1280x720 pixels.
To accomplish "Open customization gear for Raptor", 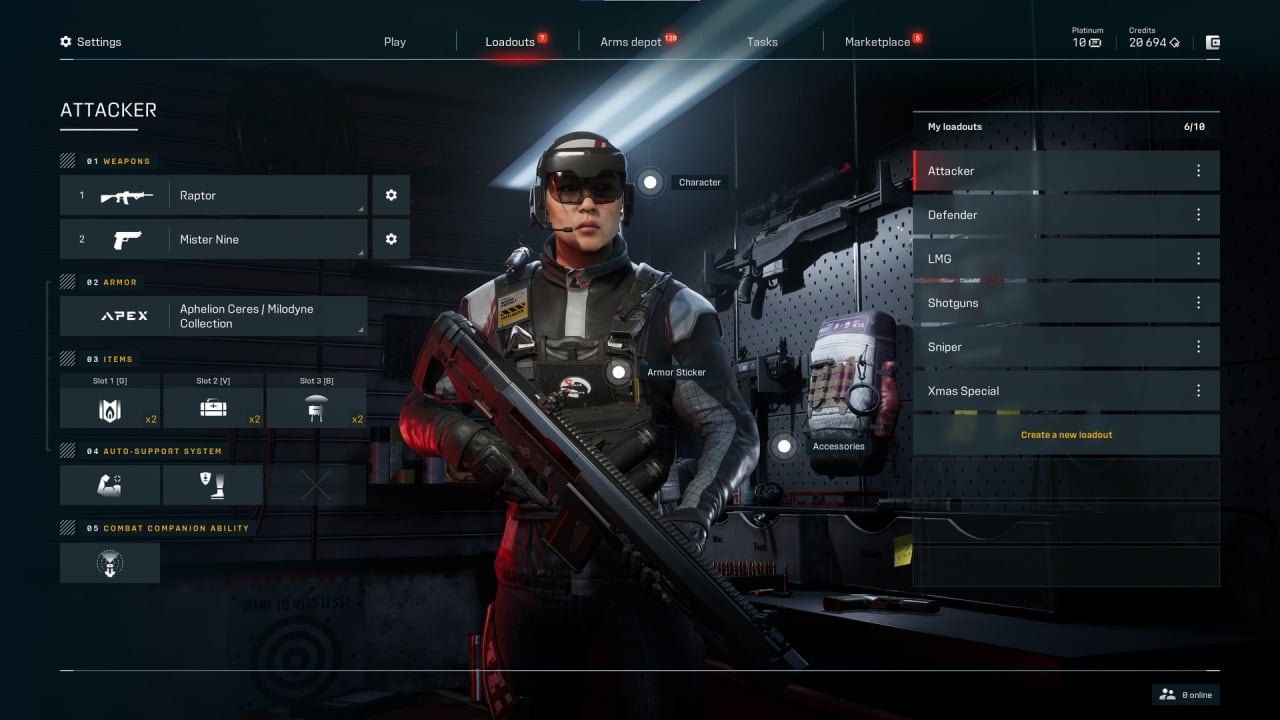I will (391, 195).
